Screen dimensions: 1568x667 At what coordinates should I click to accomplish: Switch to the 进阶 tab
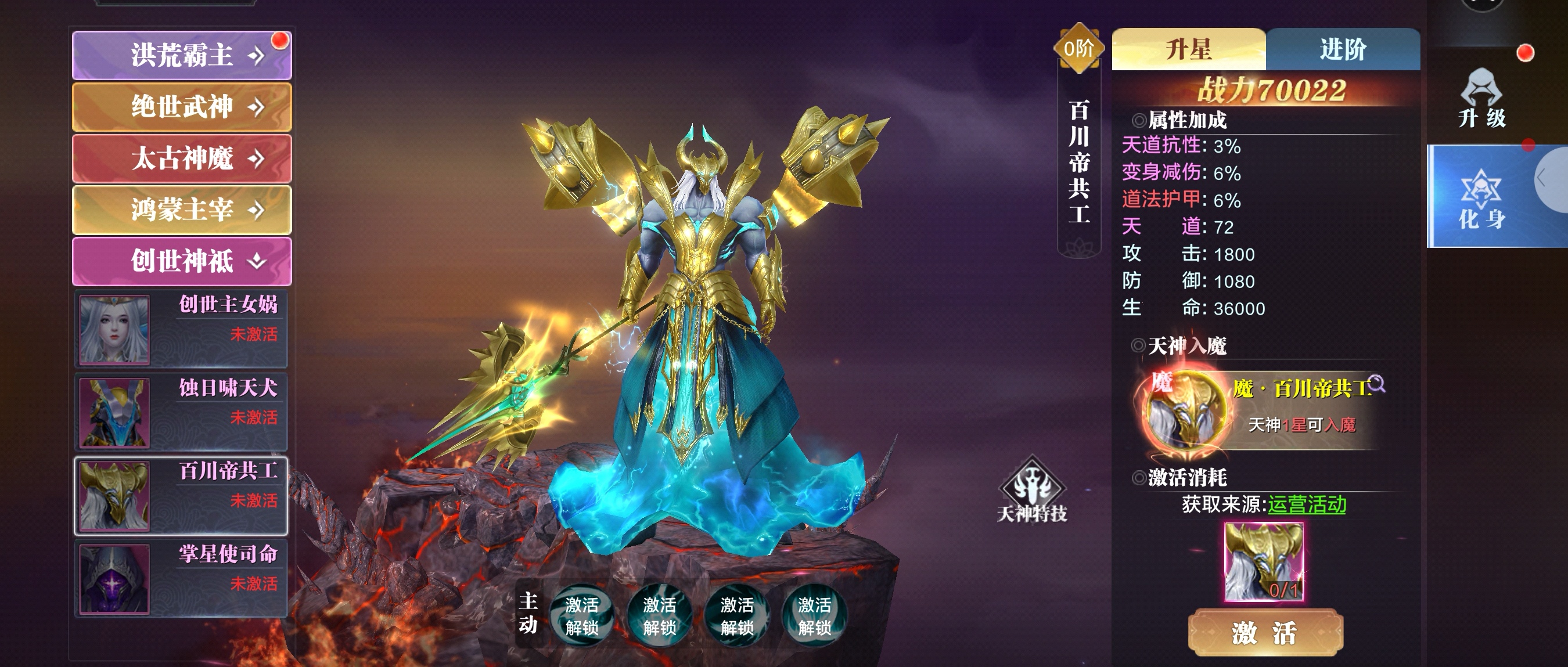1343,49
